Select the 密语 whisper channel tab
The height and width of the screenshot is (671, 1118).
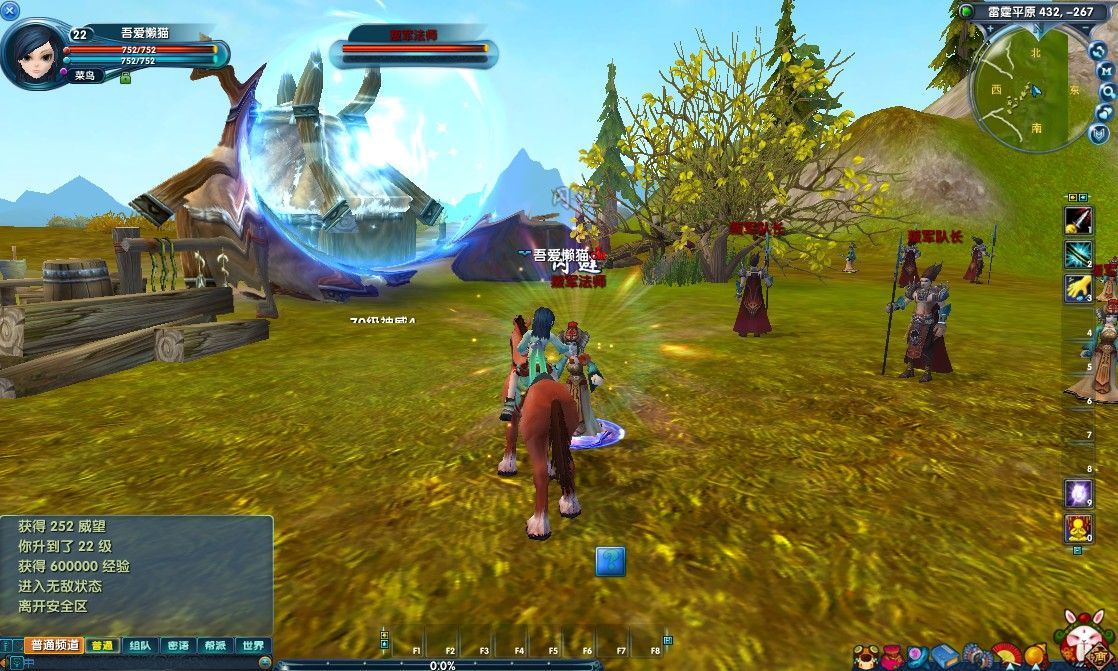click(177, 646)
